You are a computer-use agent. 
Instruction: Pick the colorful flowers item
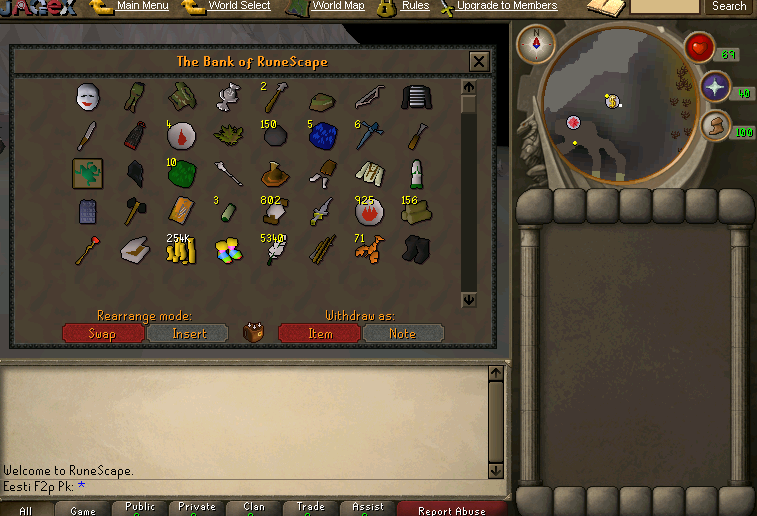click(227, 250)
